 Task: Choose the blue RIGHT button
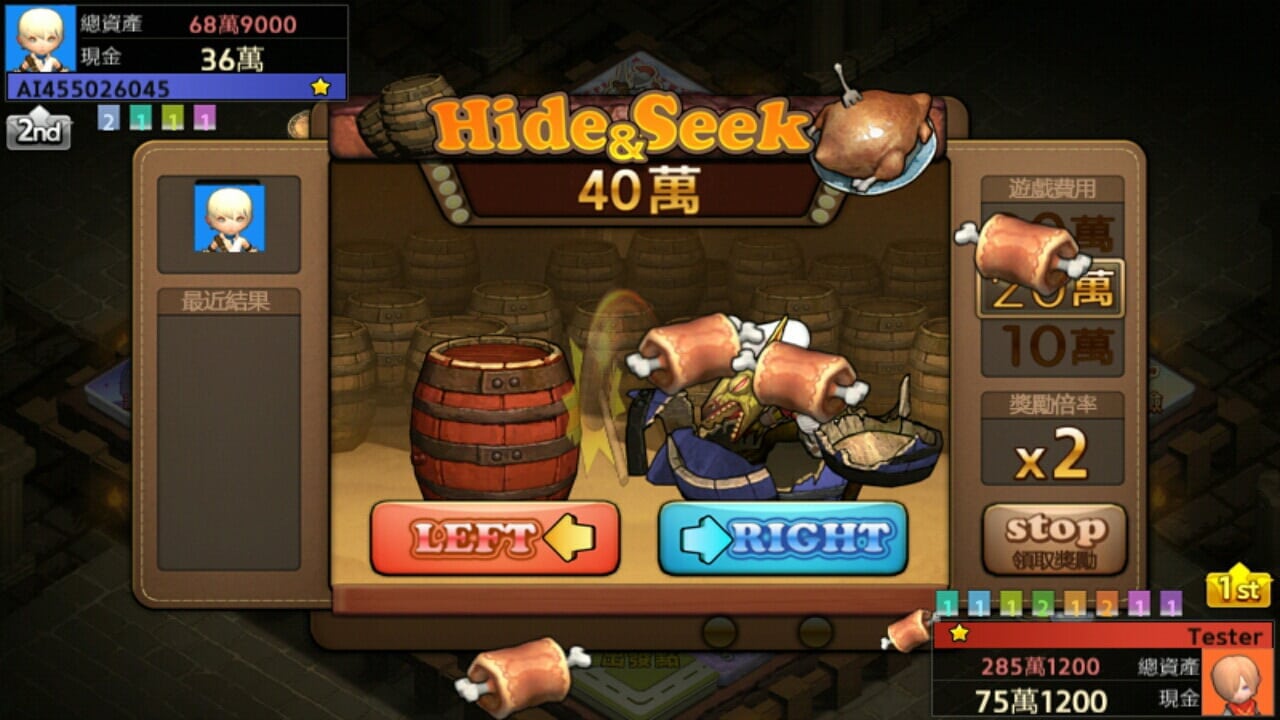[x=783, y=538]
